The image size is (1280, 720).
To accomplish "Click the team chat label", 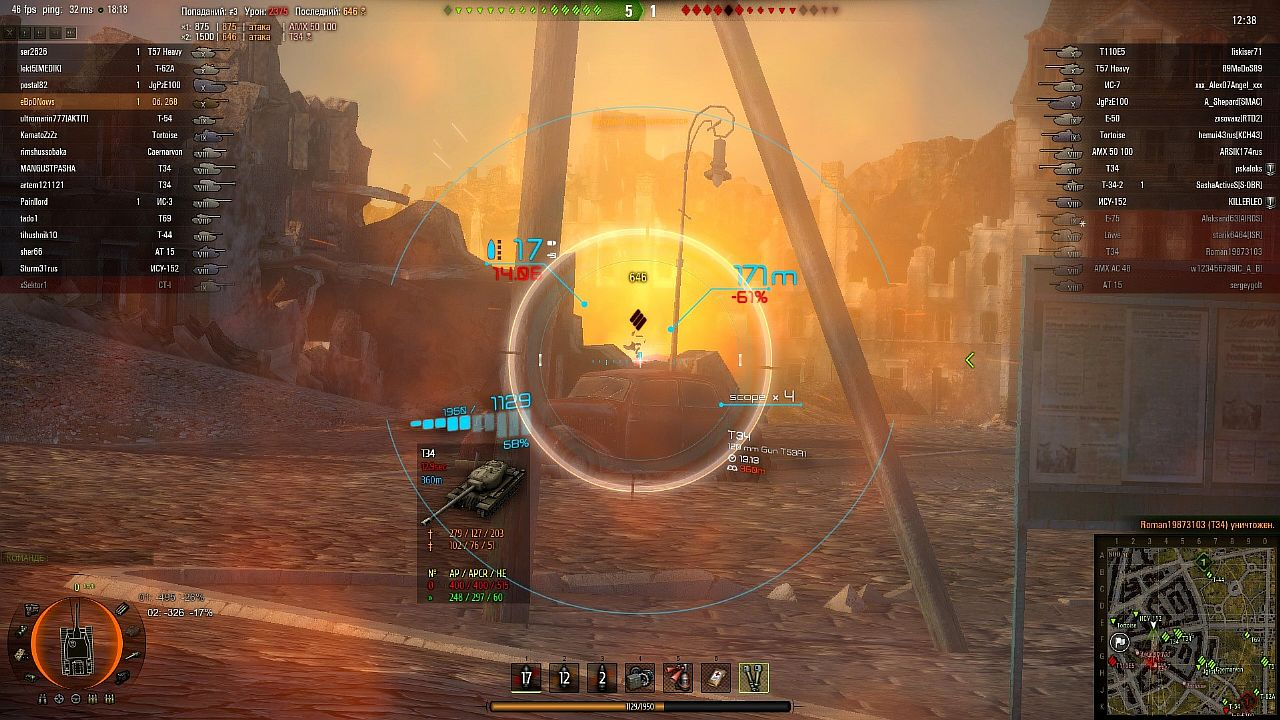I will point(24,558).
